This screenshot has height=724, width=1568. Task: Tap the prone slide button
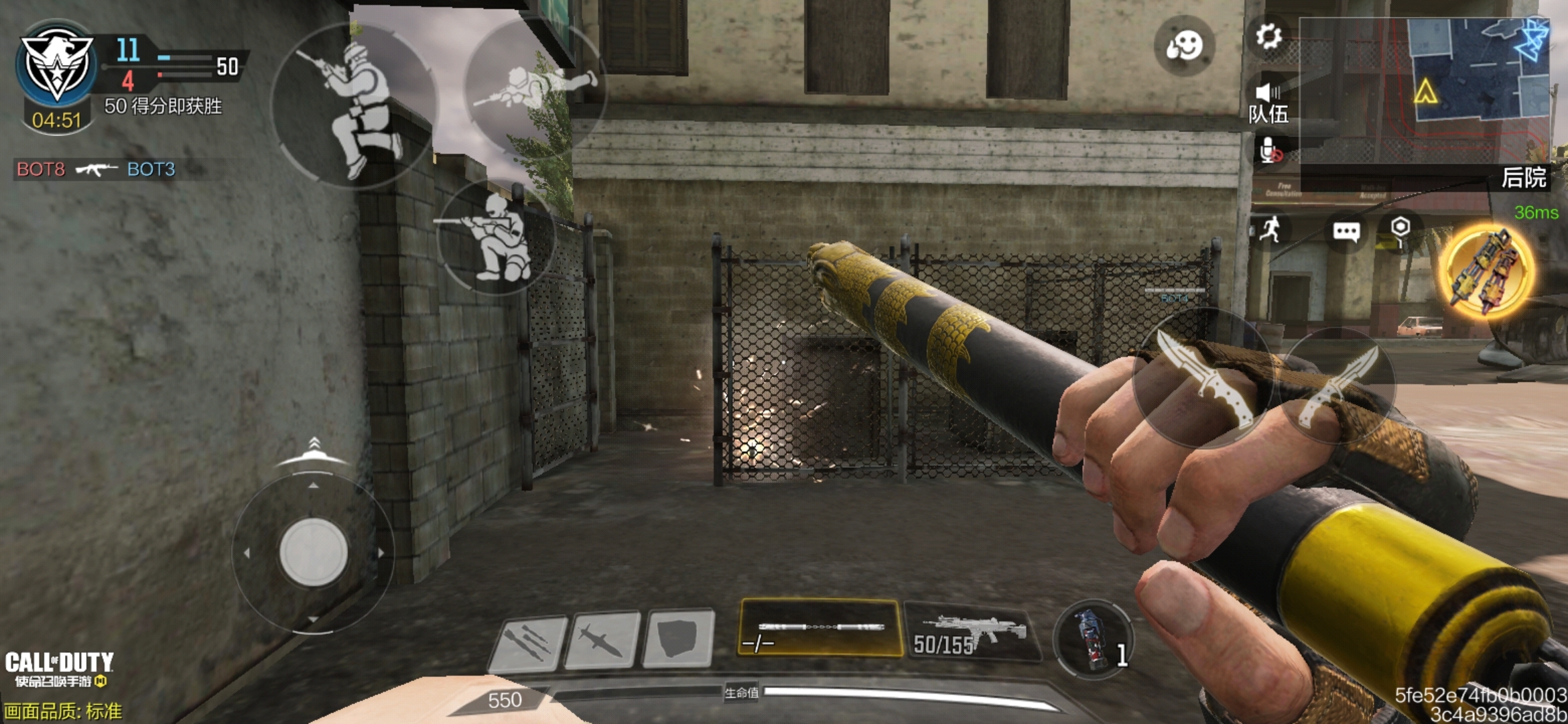[535, 87]
